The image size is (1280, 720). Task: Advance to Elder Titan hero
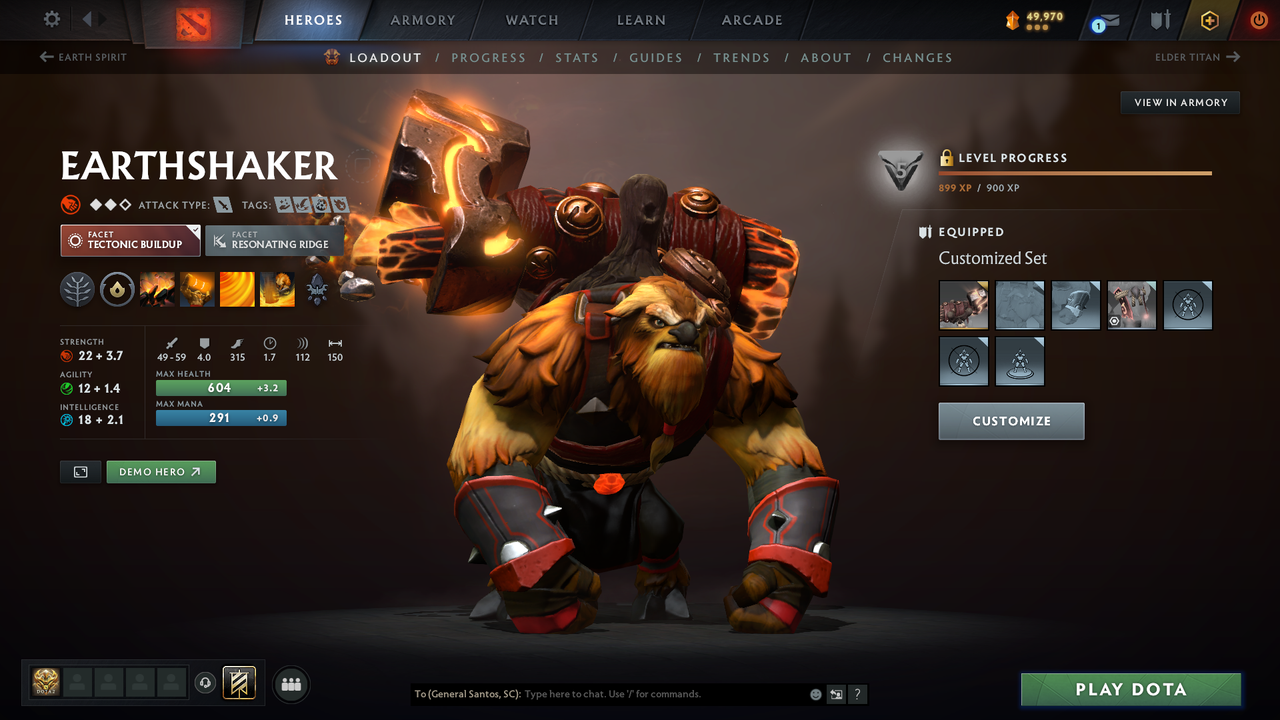coord(1198,57)
